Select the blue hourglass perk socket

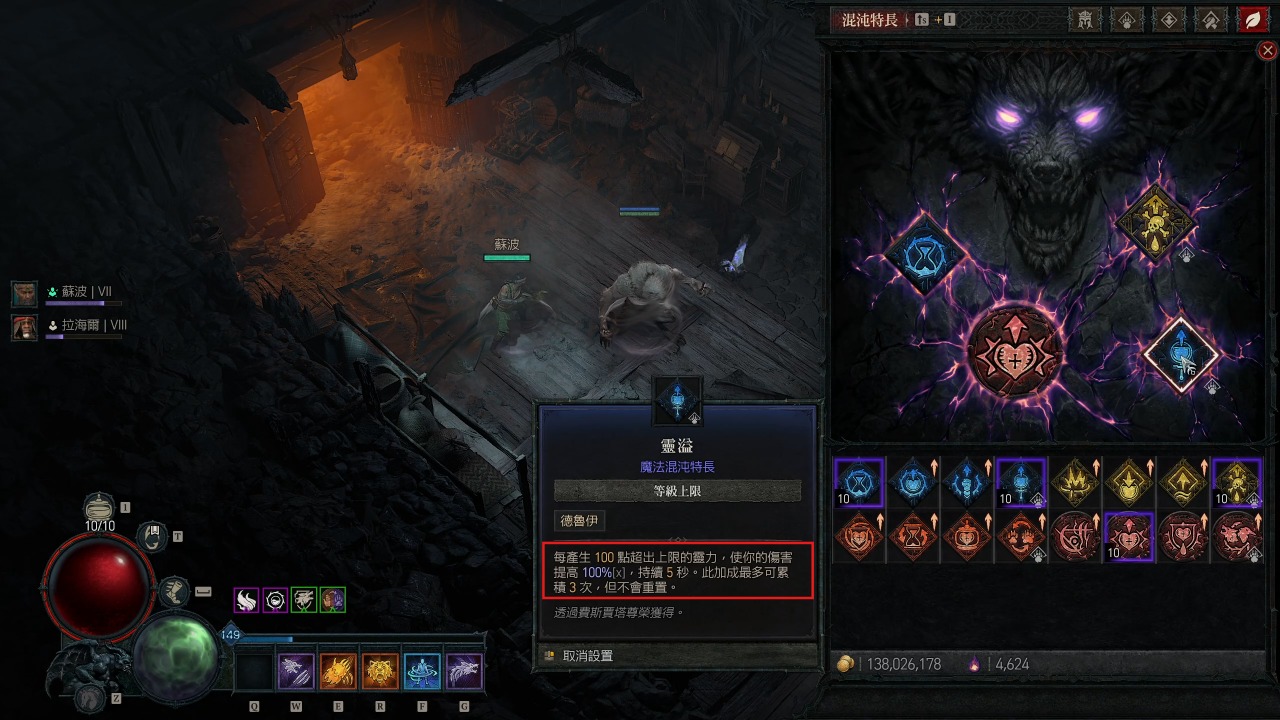click(x=925, y=254)
